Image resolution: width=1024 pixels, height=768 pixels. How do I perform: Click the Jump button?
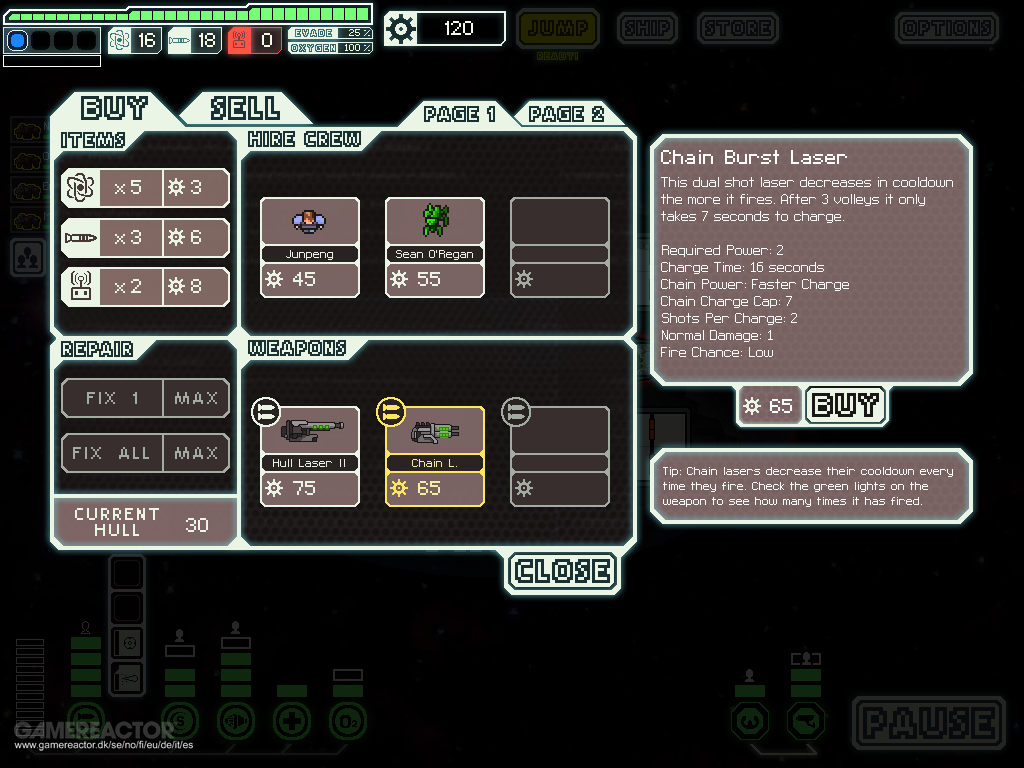(x=558, y=28)
